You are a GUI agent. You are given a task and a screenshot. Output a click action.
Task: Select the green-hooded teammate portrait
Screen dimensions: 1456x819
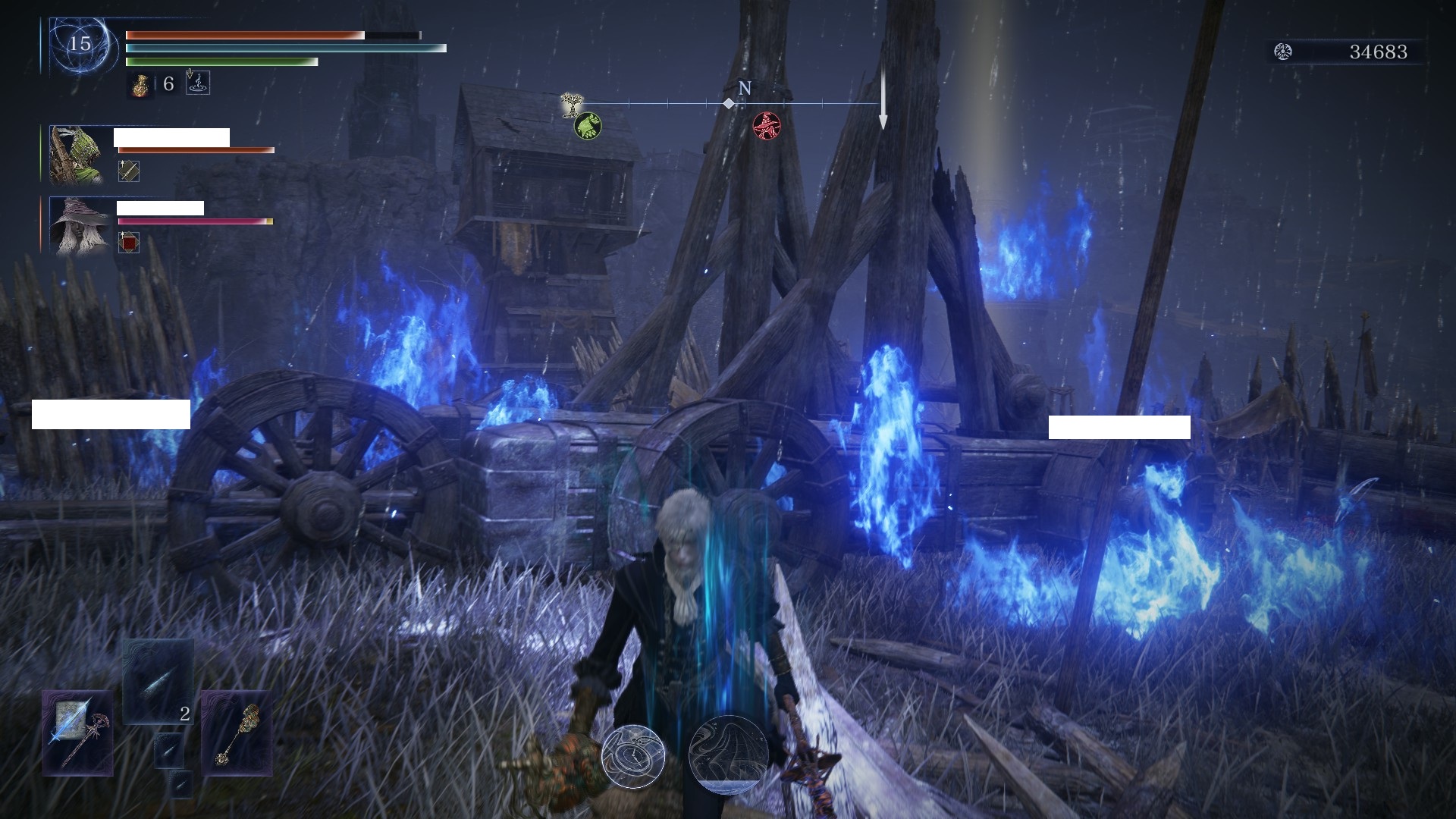tap(77, 155)
